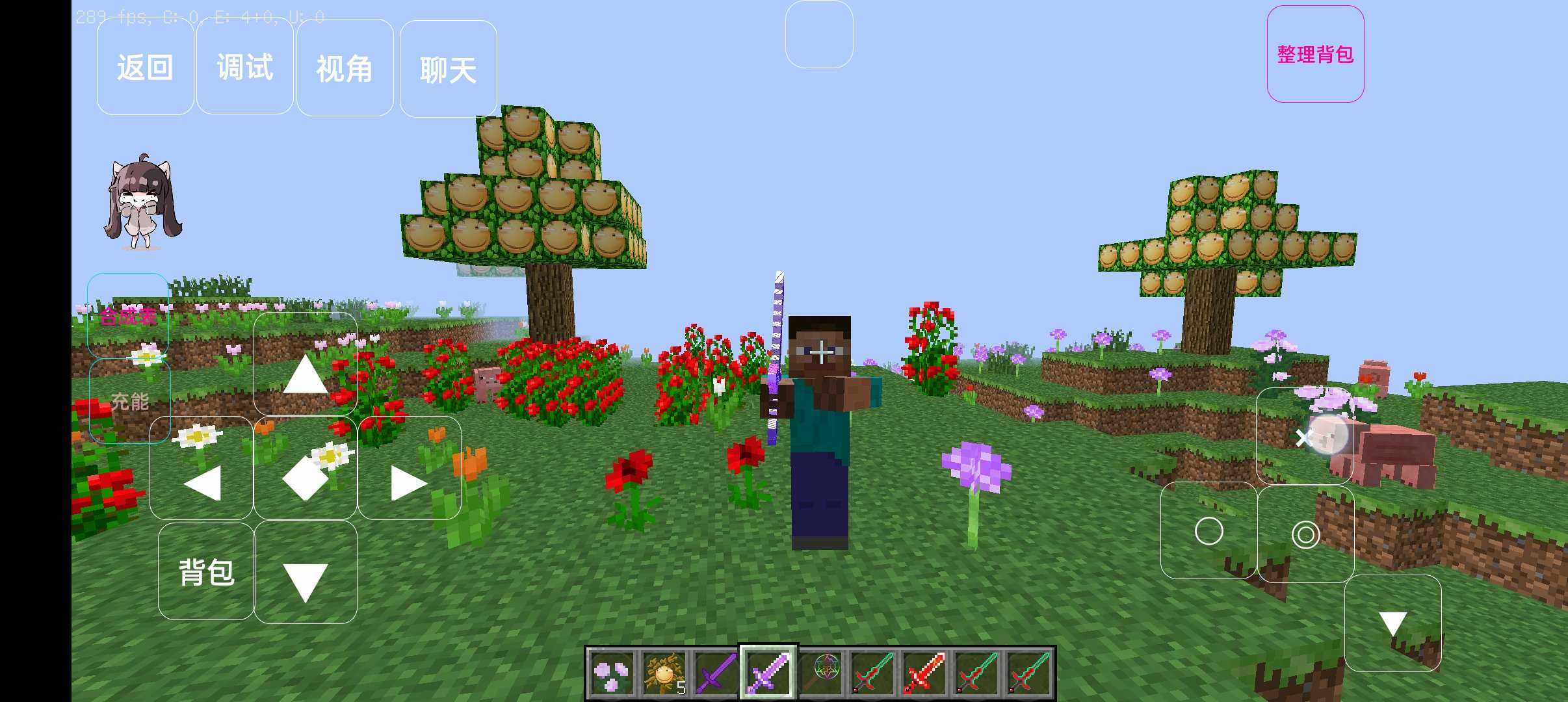The height and width of the screenshot is (702, 1568).
Task: Open the 调试 debug panel
Action: point(244,68)
